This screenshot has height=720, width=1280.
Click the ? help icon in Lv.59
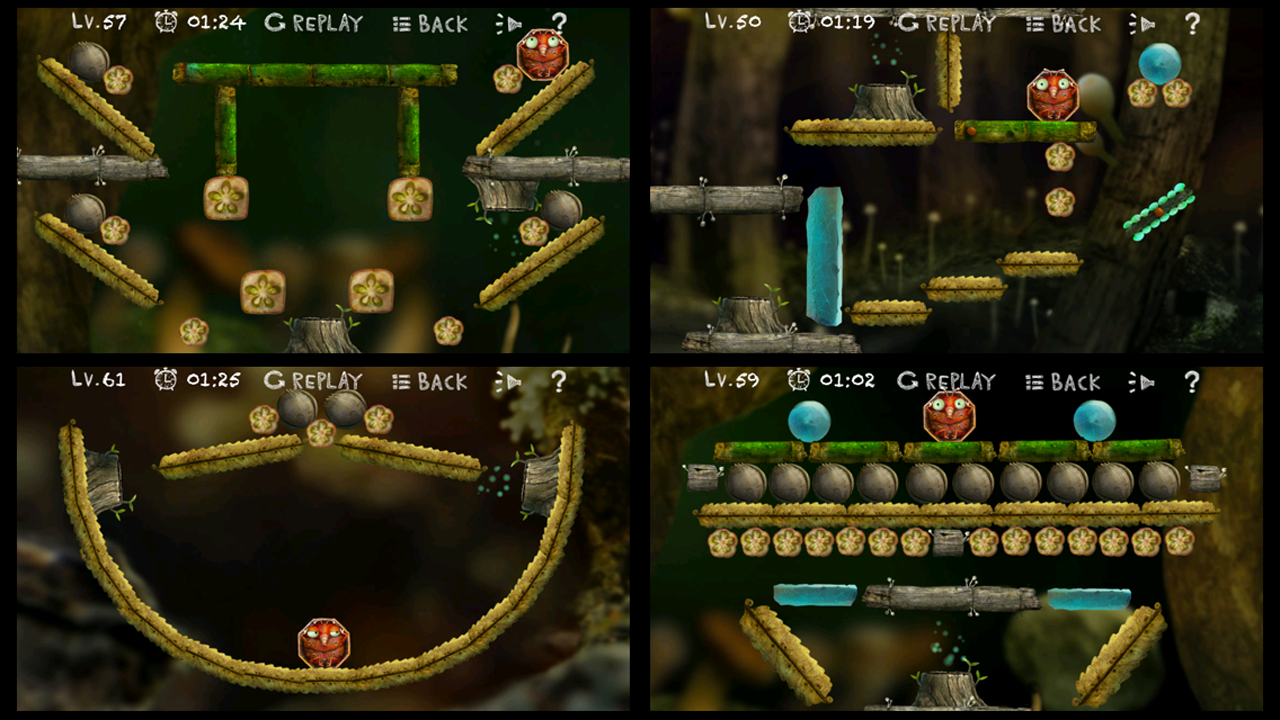coord(1190,381)
